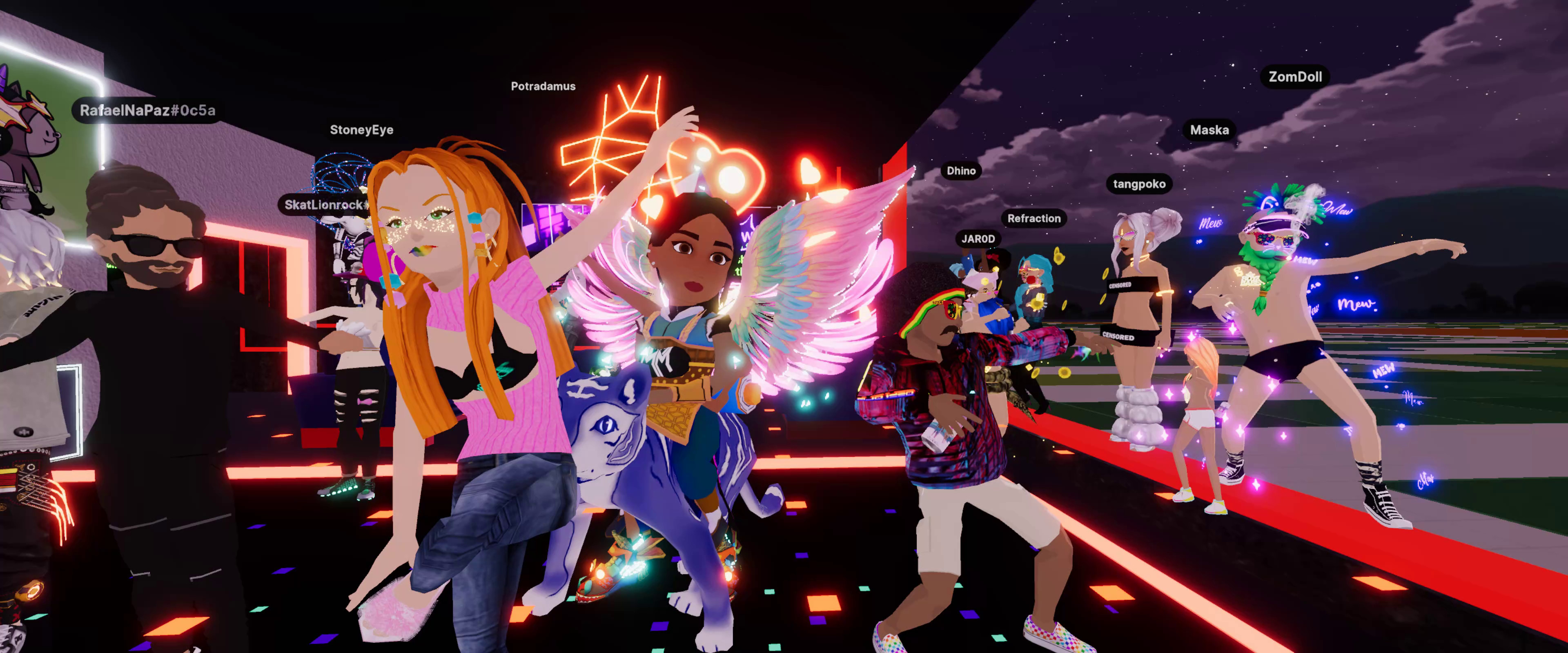The image size is (1568, 653).
Task: Click the ZomDoll player name tag
Action: click(1295, 77)
